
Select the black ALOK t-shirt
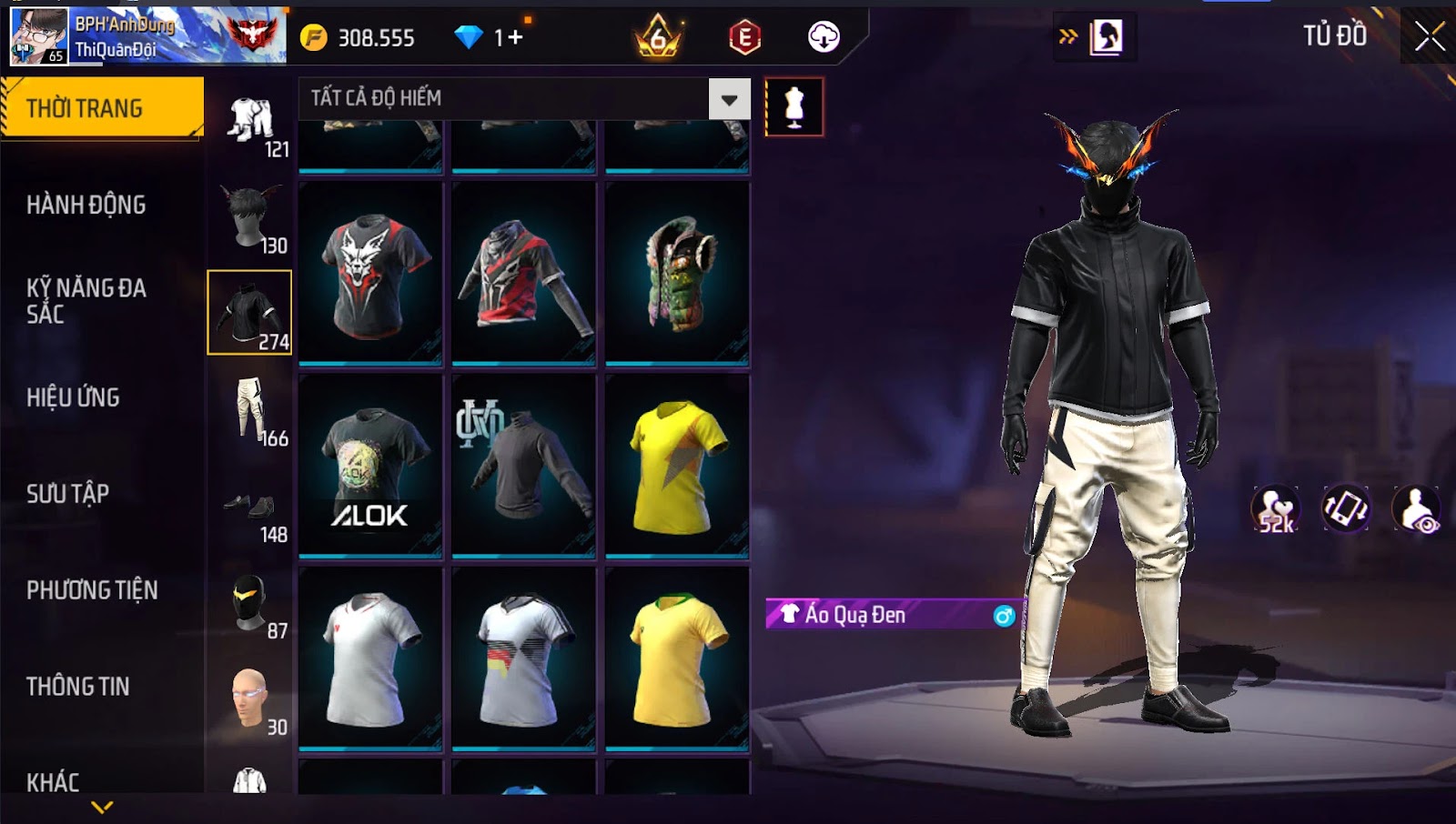coord(370,465)
